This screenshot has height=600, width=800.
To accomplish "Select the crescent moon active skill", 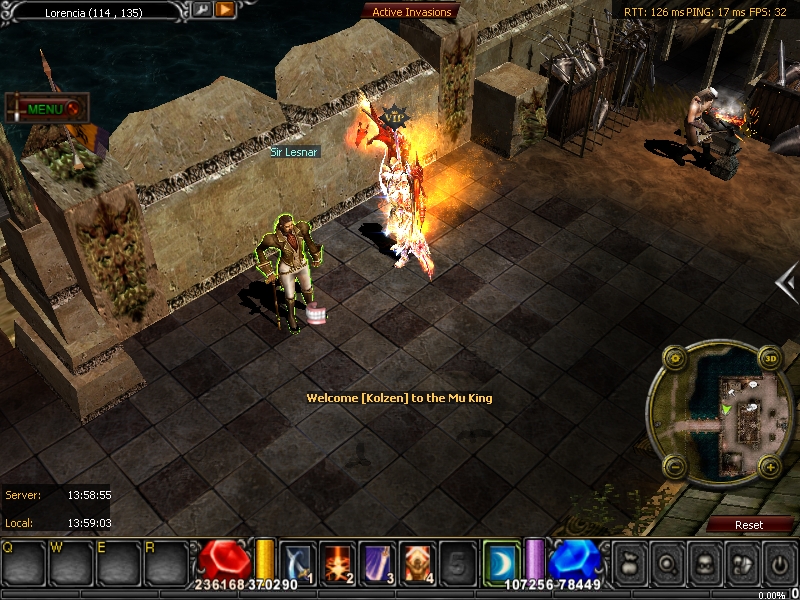I will click(x=500, y=561).
